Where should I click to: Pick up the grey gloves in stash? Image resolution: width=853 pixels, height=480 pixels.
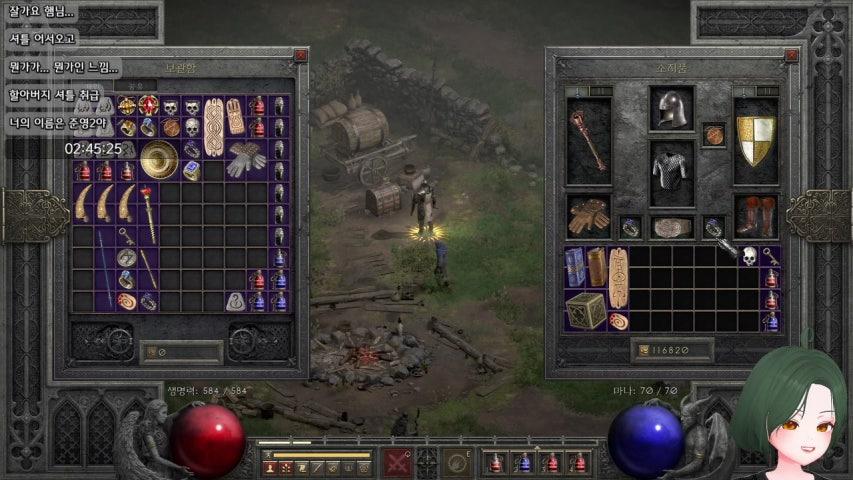tap(245, 157)
